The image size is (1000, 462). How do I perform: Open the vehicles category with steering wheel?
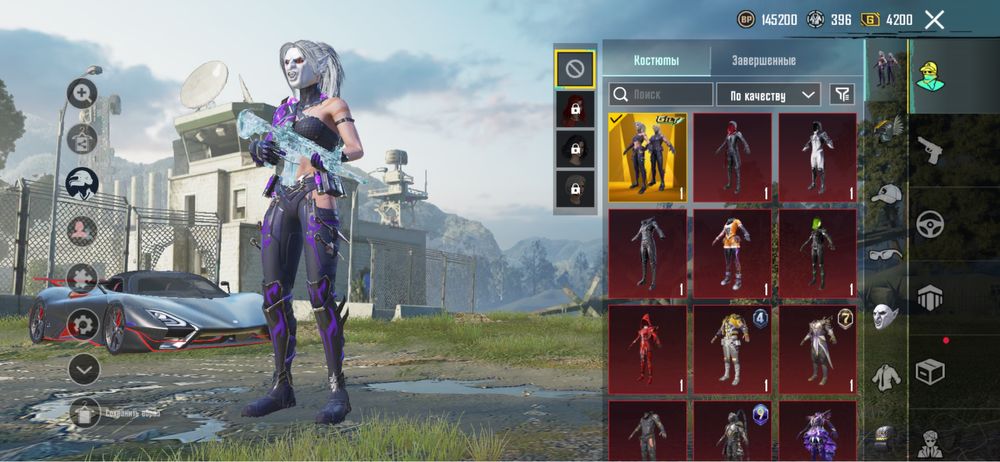(x=931, y=223)
